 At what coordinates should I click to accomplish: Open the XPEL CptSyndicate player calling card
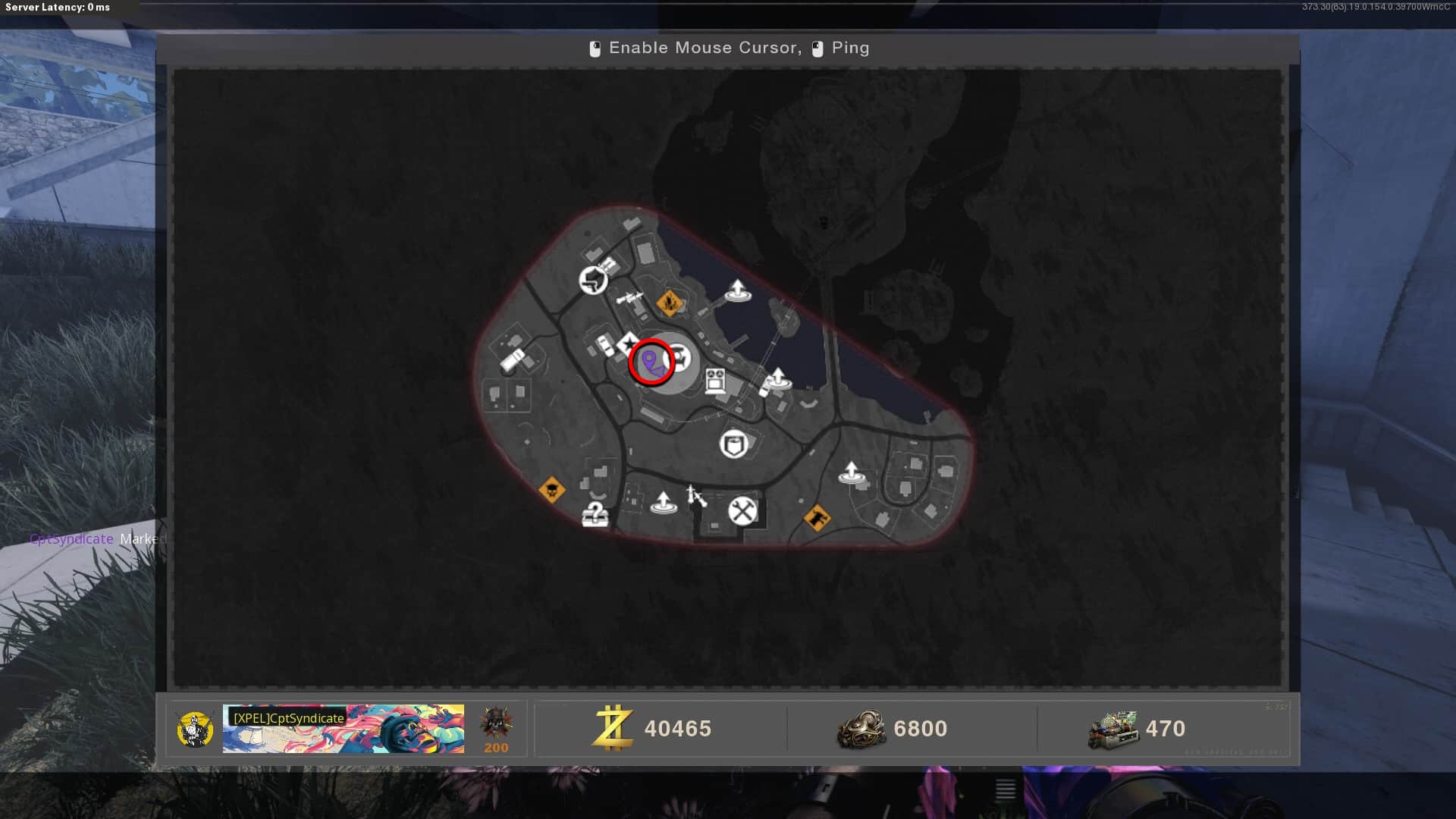[x=343, y=729]
